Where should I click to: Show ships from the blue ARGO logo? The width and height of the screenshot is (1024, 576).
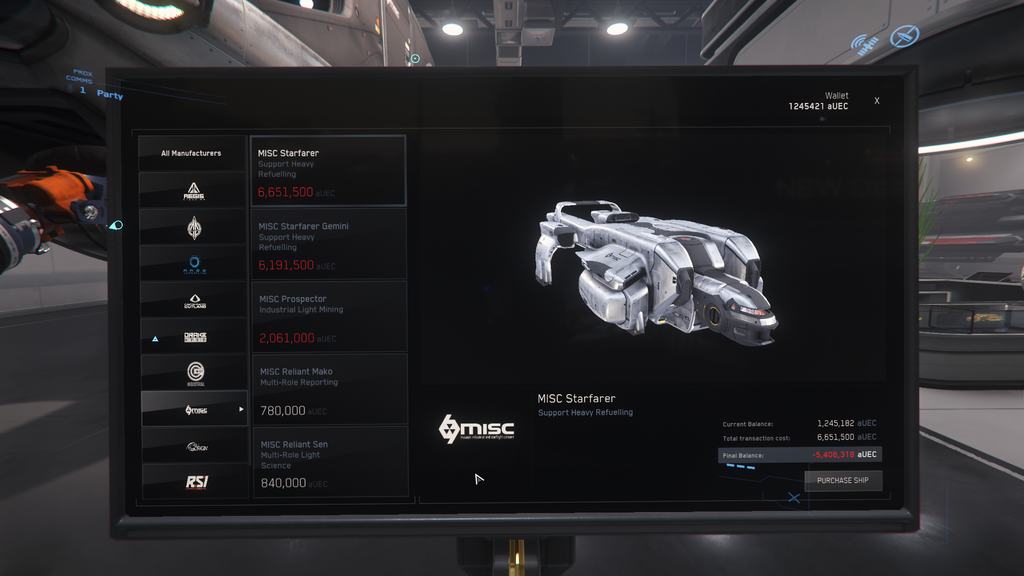194,264
